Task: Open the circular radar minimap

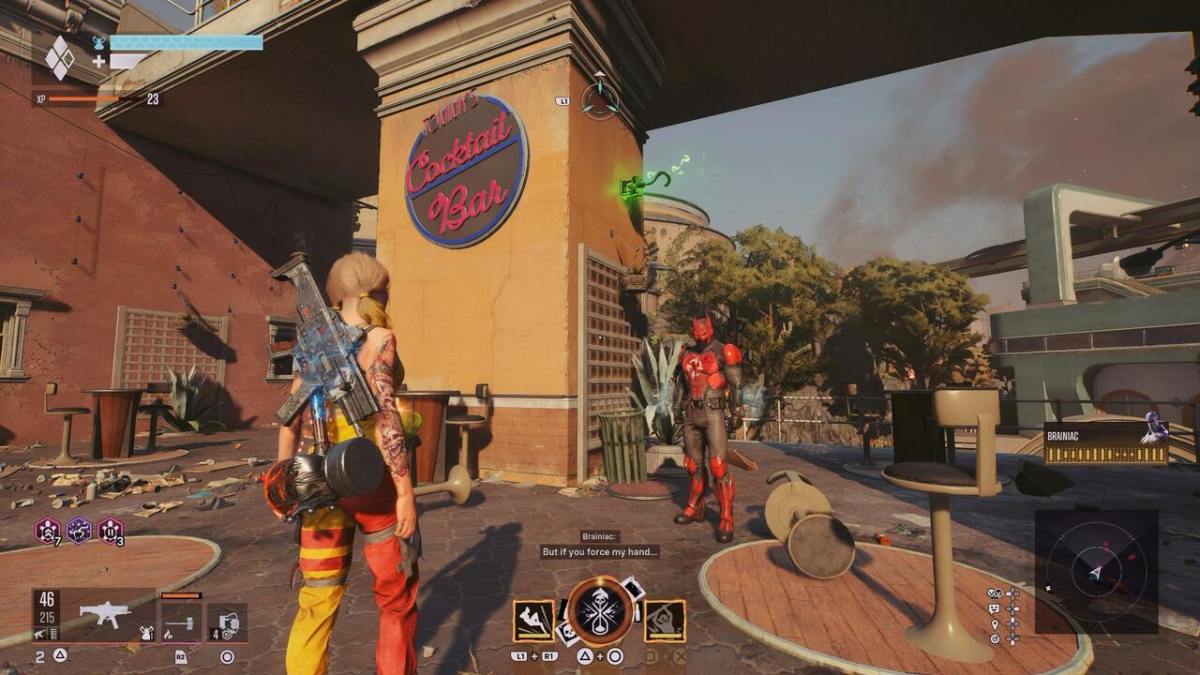Action: point(1096,571)
